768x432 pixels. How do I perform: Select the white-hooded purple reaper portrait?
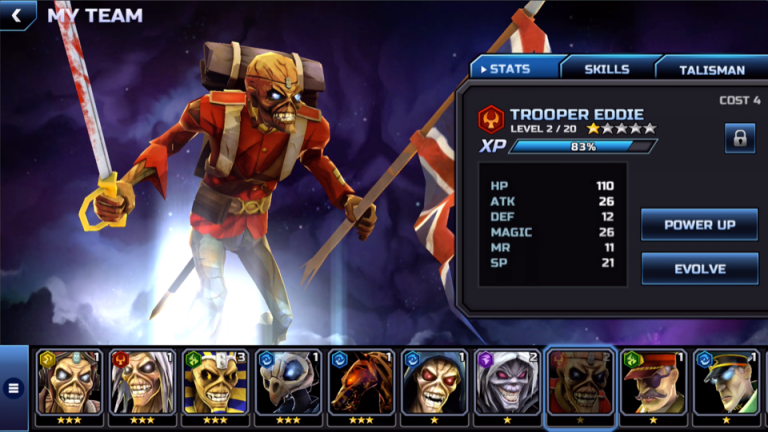(x=507, y=384)
